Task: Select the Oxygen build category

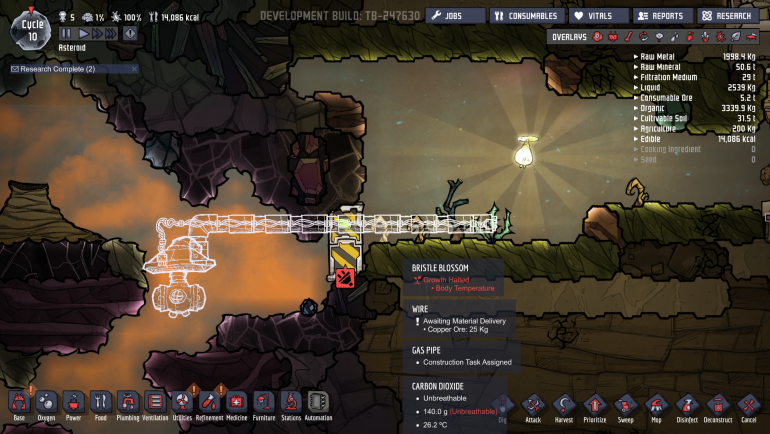Action: point(46,403)
